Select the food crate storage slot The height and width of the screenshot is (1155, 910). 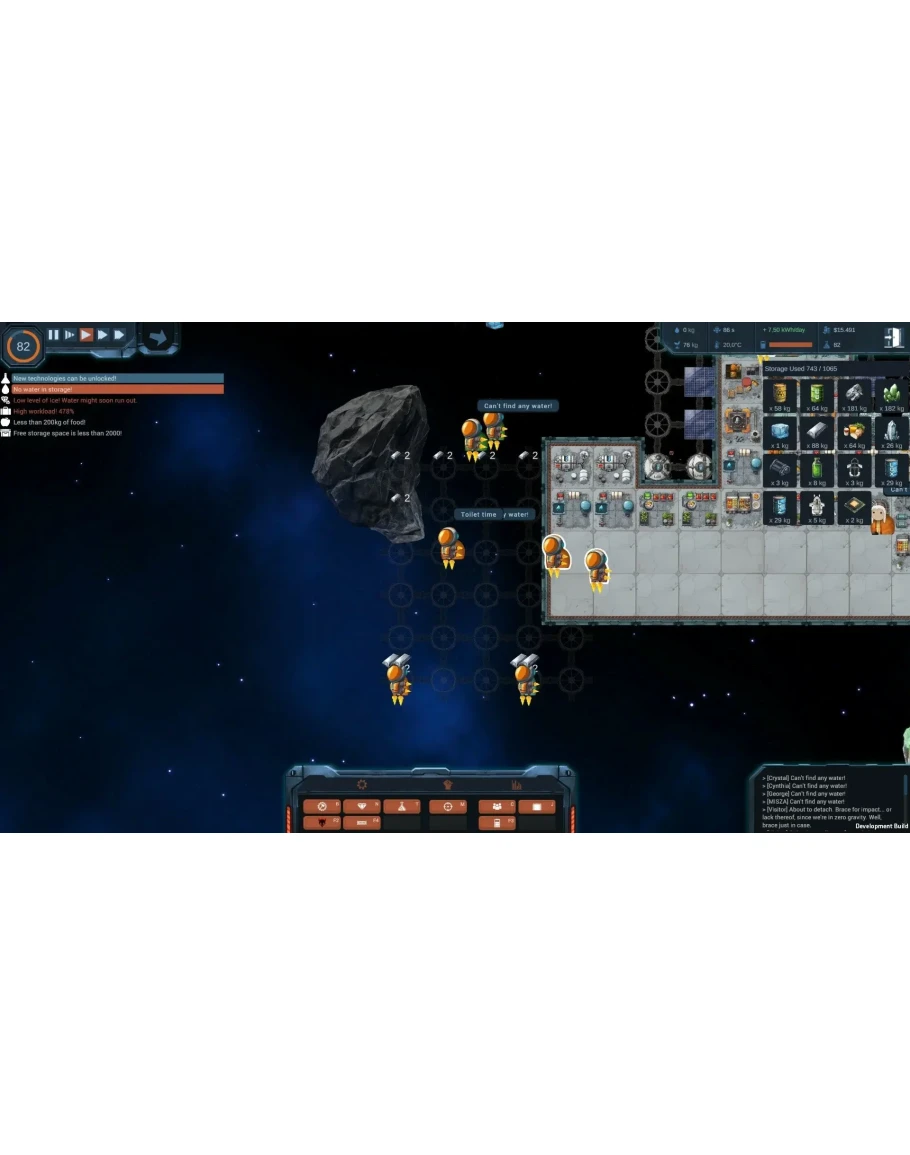point(856,434)
